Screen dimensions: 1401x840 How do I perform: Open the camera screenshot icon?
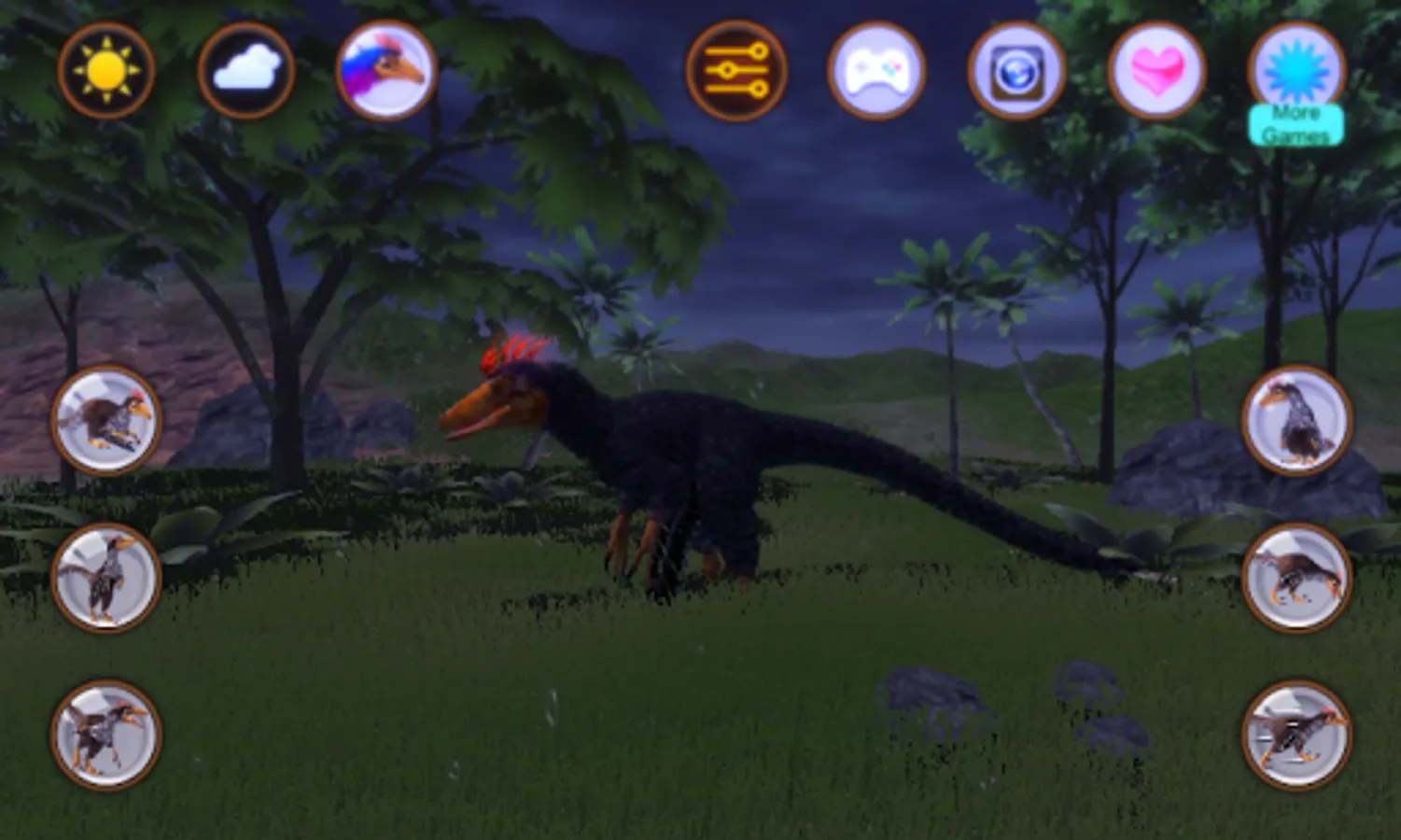click(x=1016, y=67)
